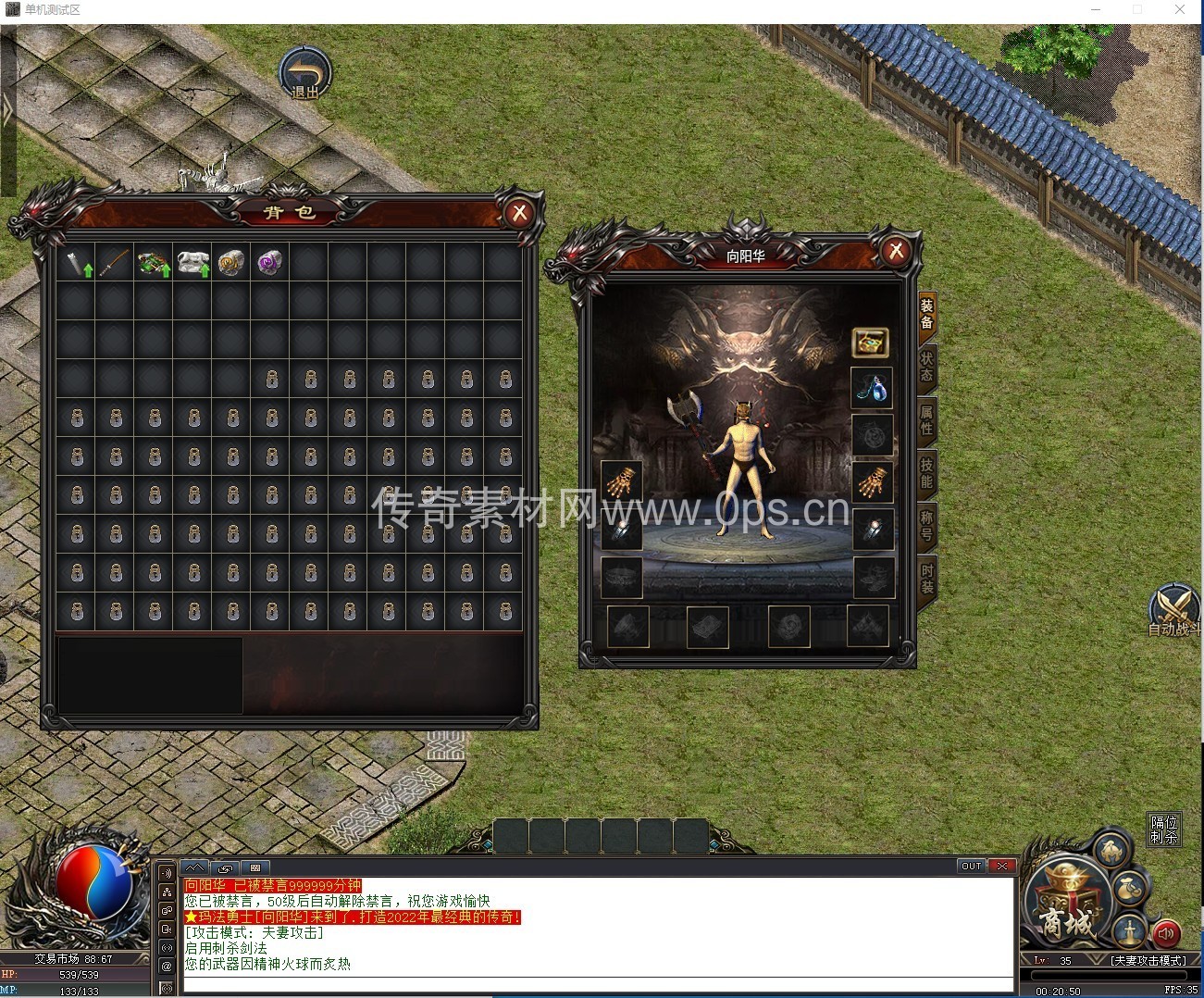1204x998 pixels.
Task: Open the 时装 fashion tab
Action: [x=926, y=579]
